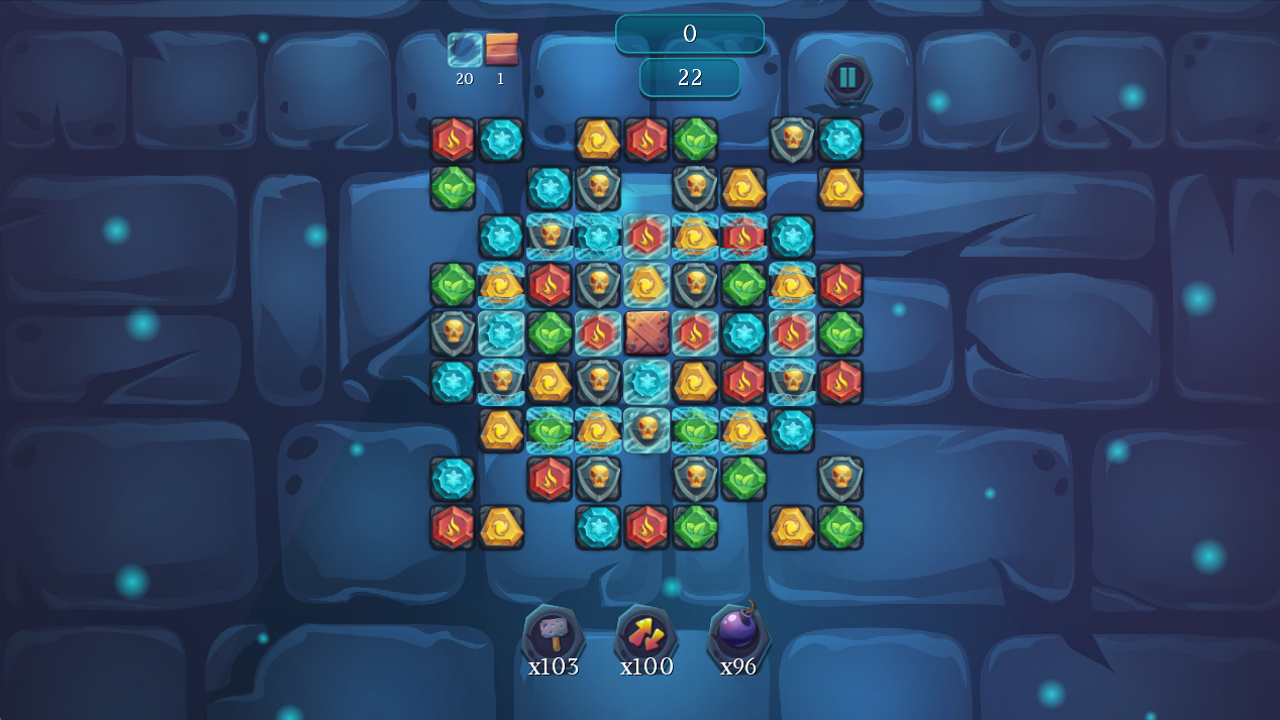The height and width of the screenshot is (720, 1280).
Task: Click the frozen skull tile below the crate
Action: tap(645, 428)
